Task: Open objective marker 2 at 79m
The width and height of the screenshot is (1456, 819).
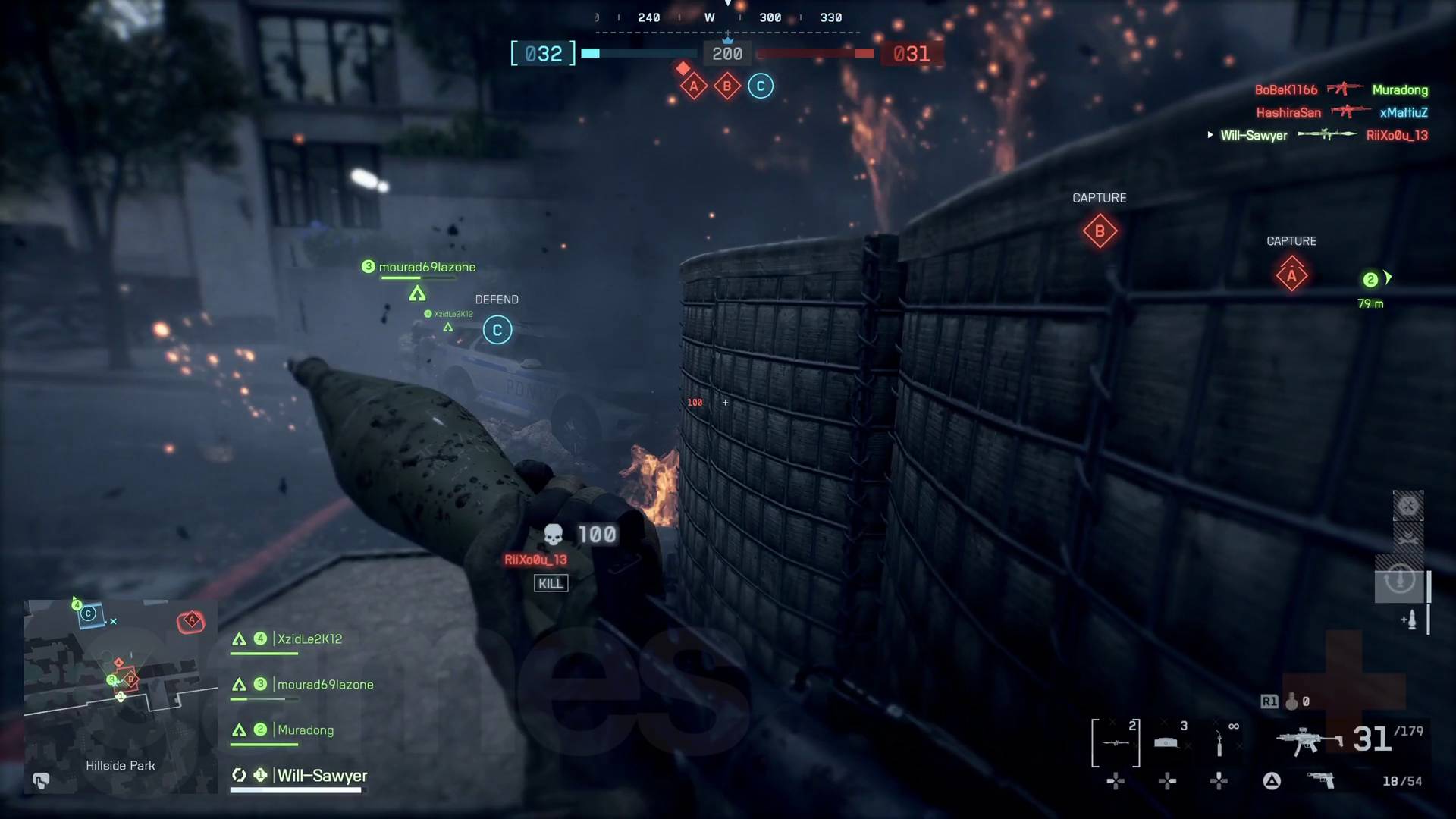Action: (x=1370, y=281)
